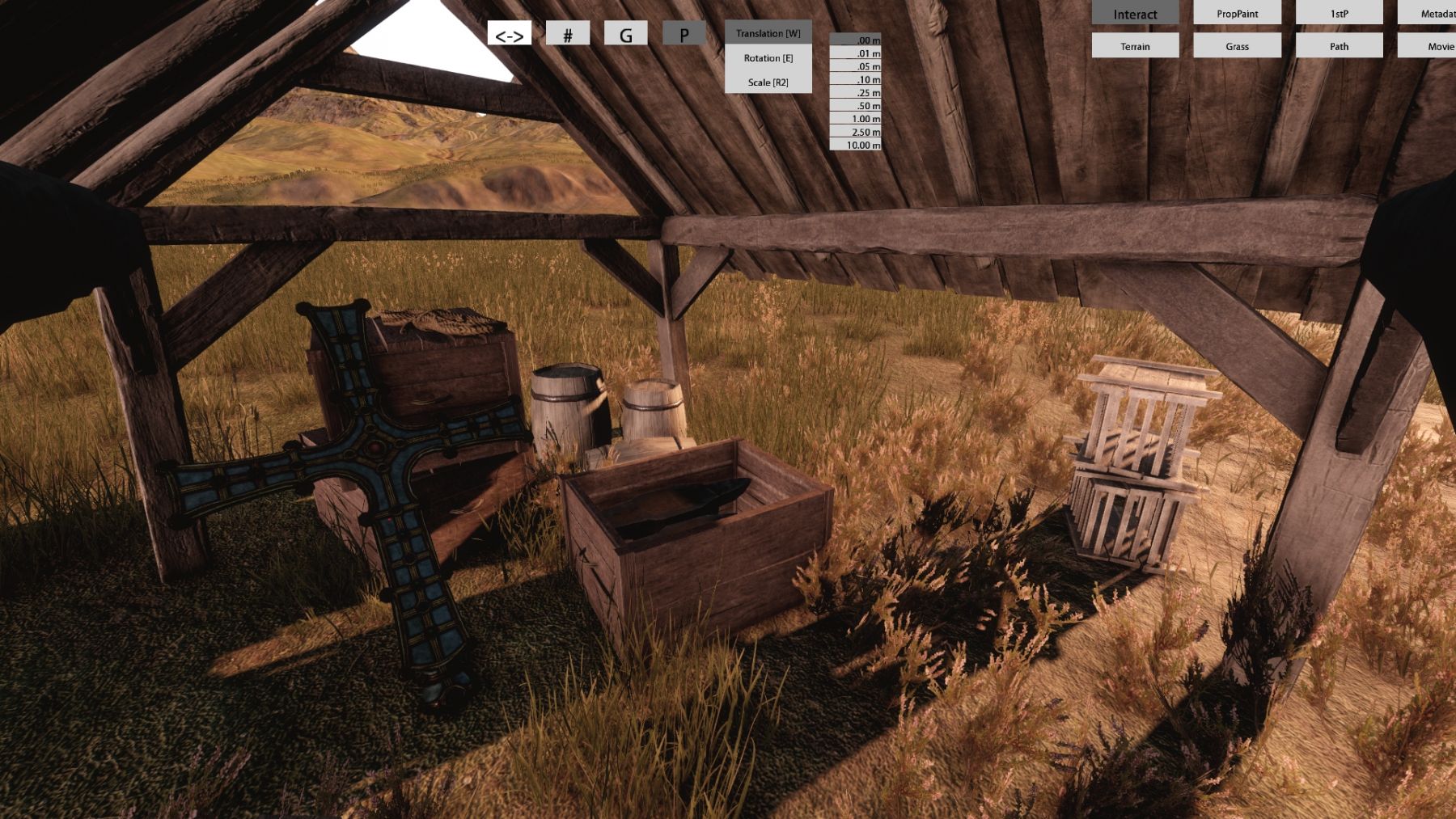Select Scale [R2] transform mode
This screenshot has width=1456, height=819.
click(x=768, y=82)
